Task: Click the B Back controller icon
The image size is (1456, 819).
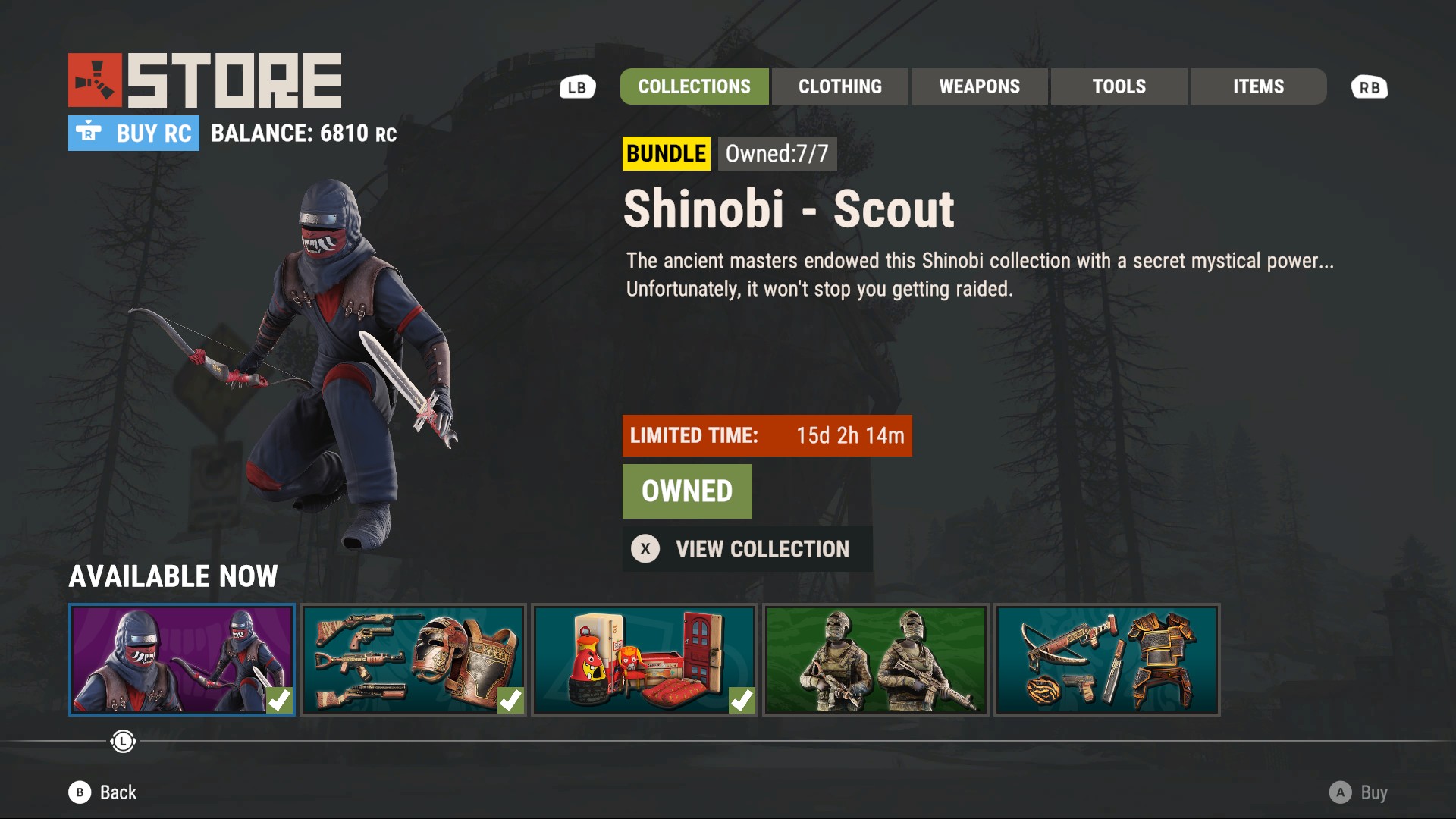Action: click(x=79, y=792)
